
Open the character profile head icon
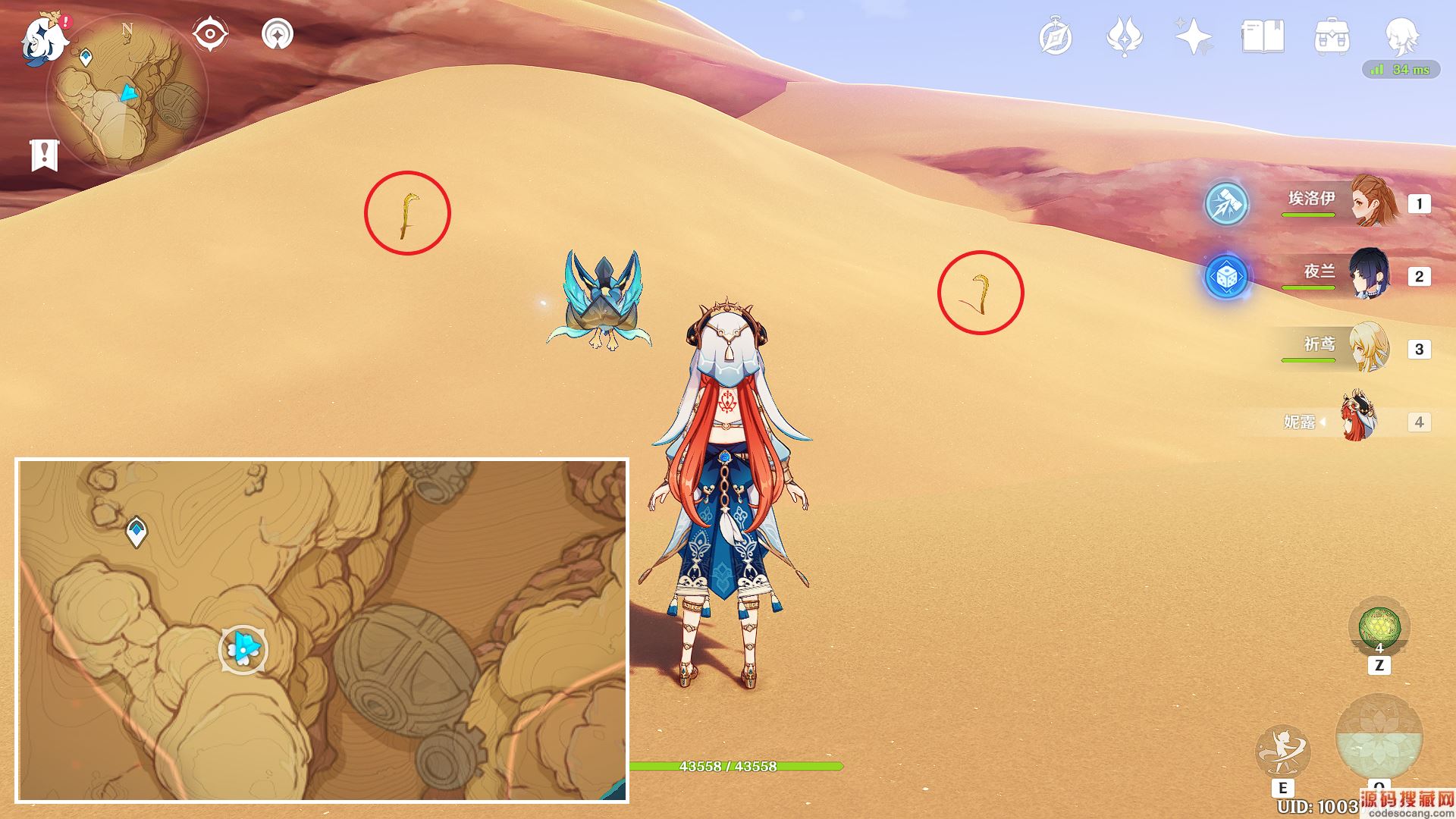click(x=1401, y=36)
